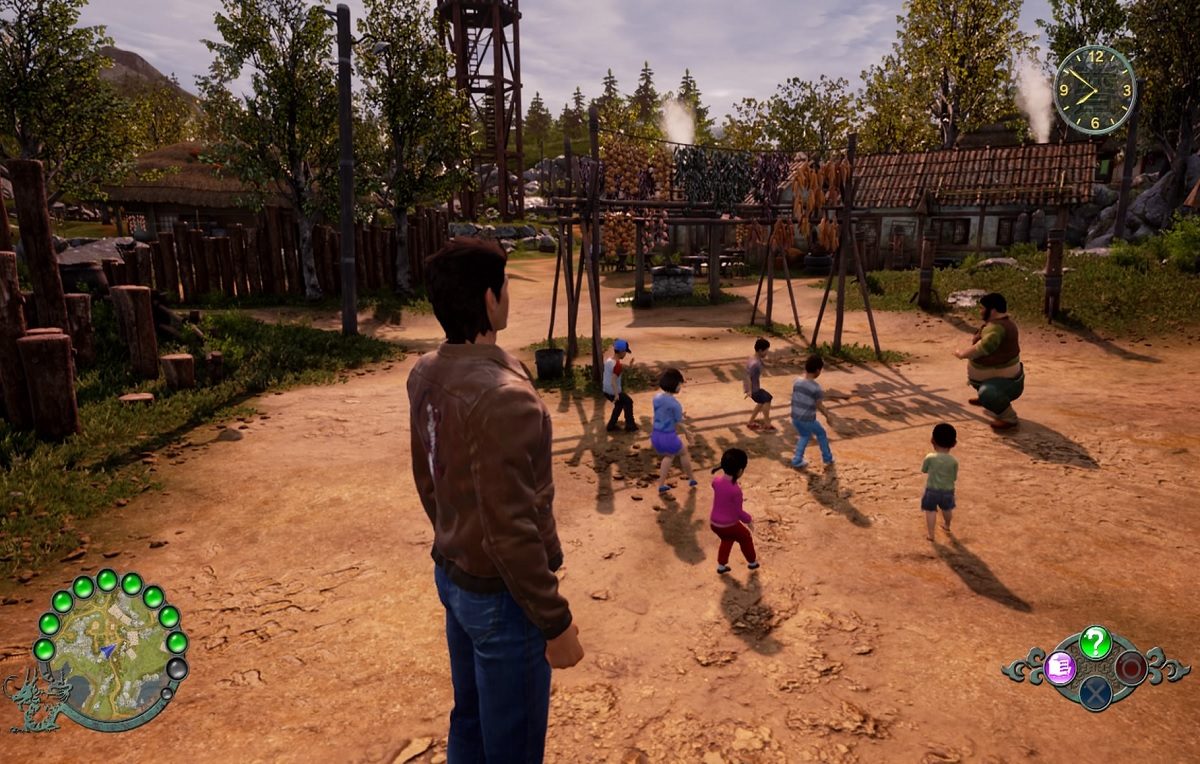Screen dimensions: 1200x764
Task: Select the green question mark icon
Action: 1095,642
